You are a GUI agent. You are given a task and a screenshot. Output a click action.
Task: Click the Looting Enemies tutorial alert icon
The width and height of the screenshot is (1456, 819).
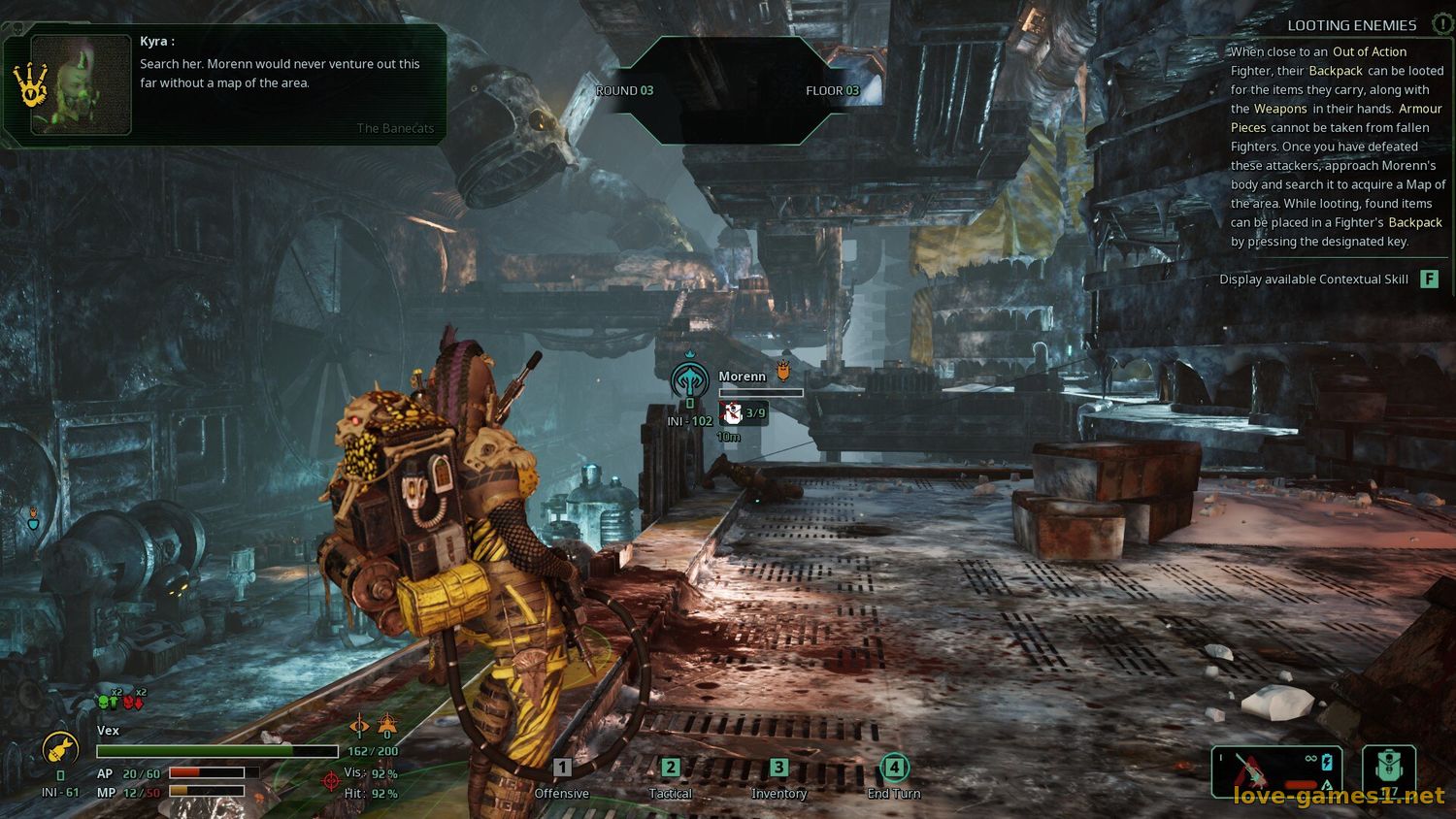click(1441, 25)
